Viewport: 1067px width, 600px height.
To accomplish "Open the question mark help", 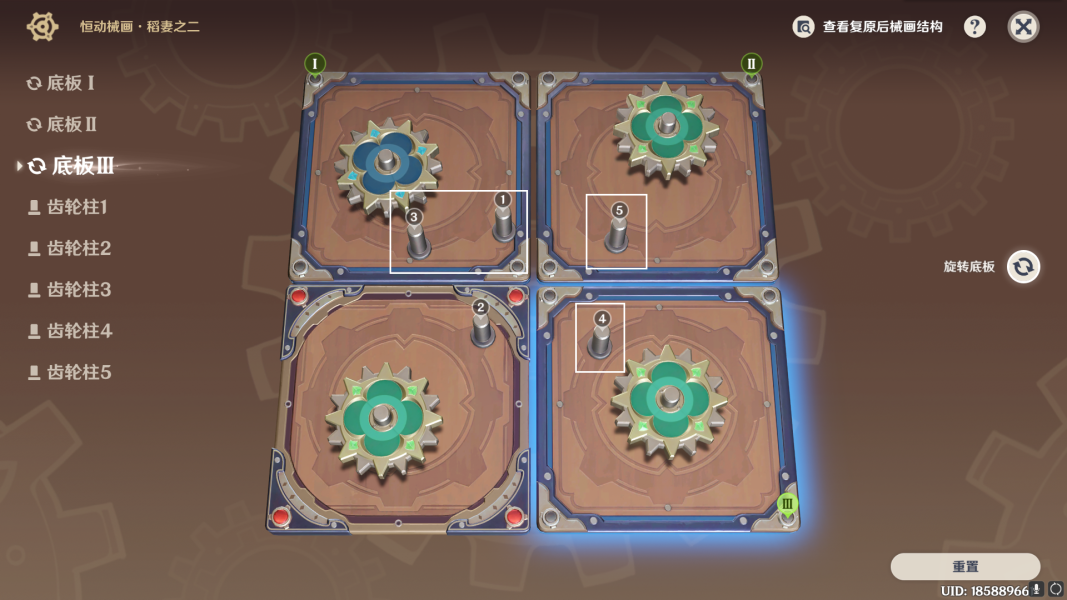I will pos(975,27).
